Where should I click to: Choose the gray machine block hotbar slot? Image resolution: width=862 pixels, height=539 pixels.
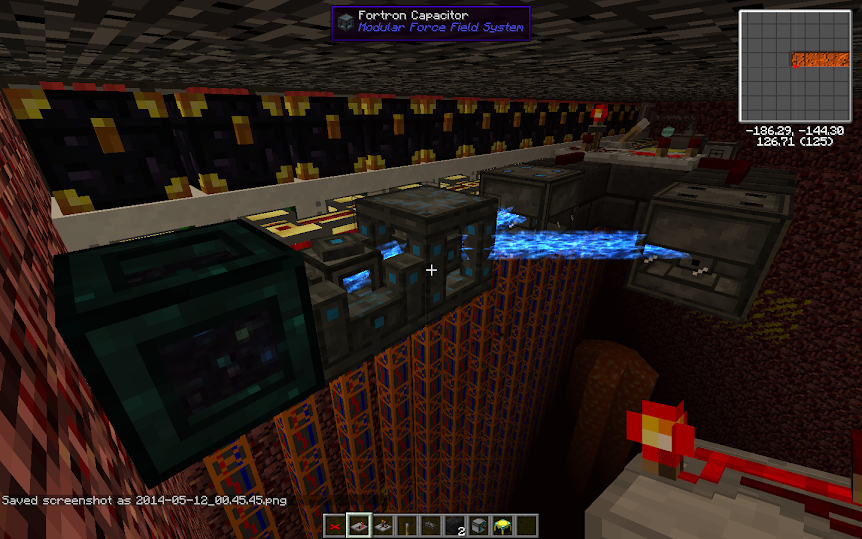click(x=479, y=526)
